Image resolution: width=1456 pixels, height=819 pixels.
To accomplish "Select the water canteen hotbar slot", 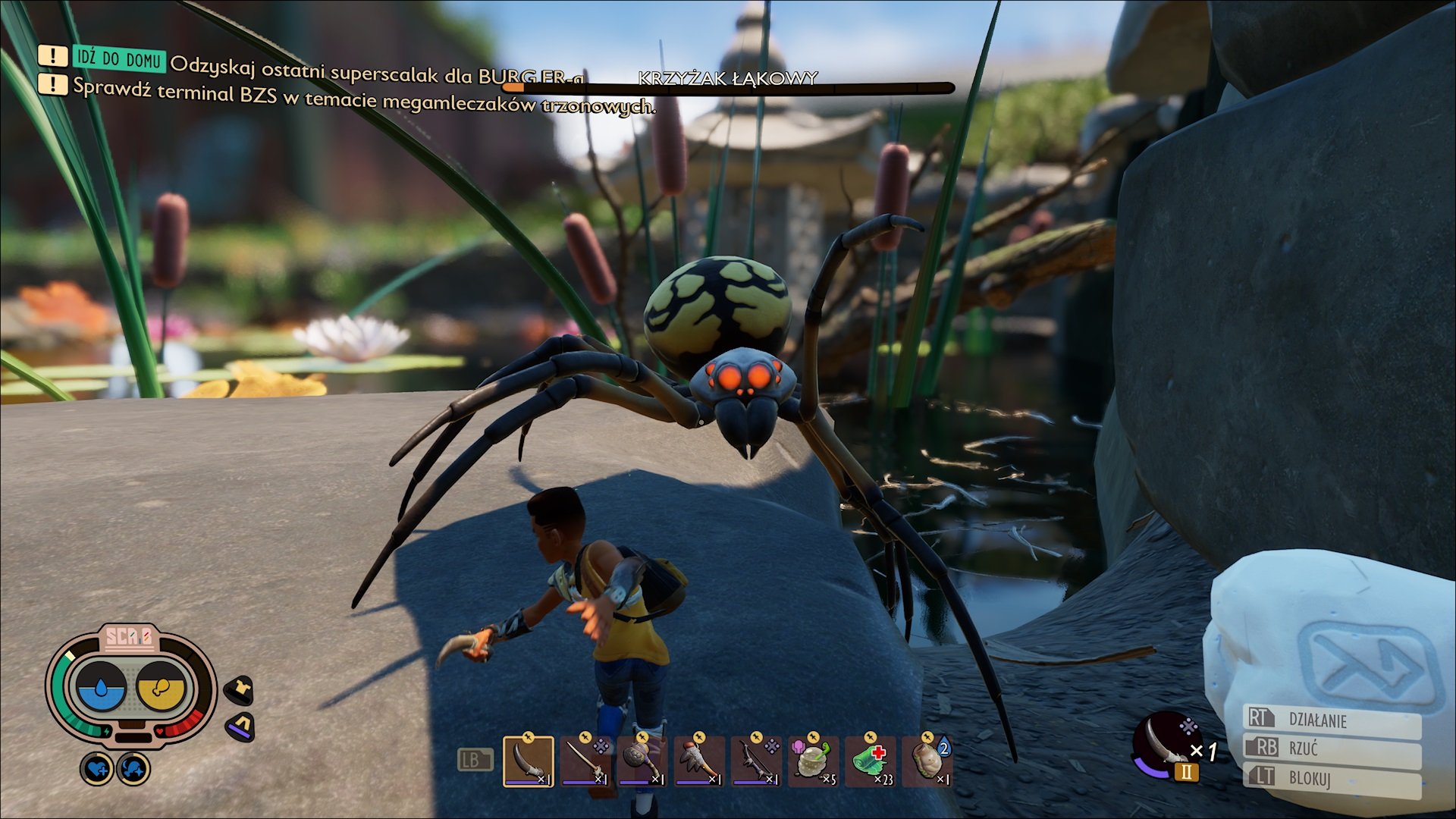I will coord(927,761).
